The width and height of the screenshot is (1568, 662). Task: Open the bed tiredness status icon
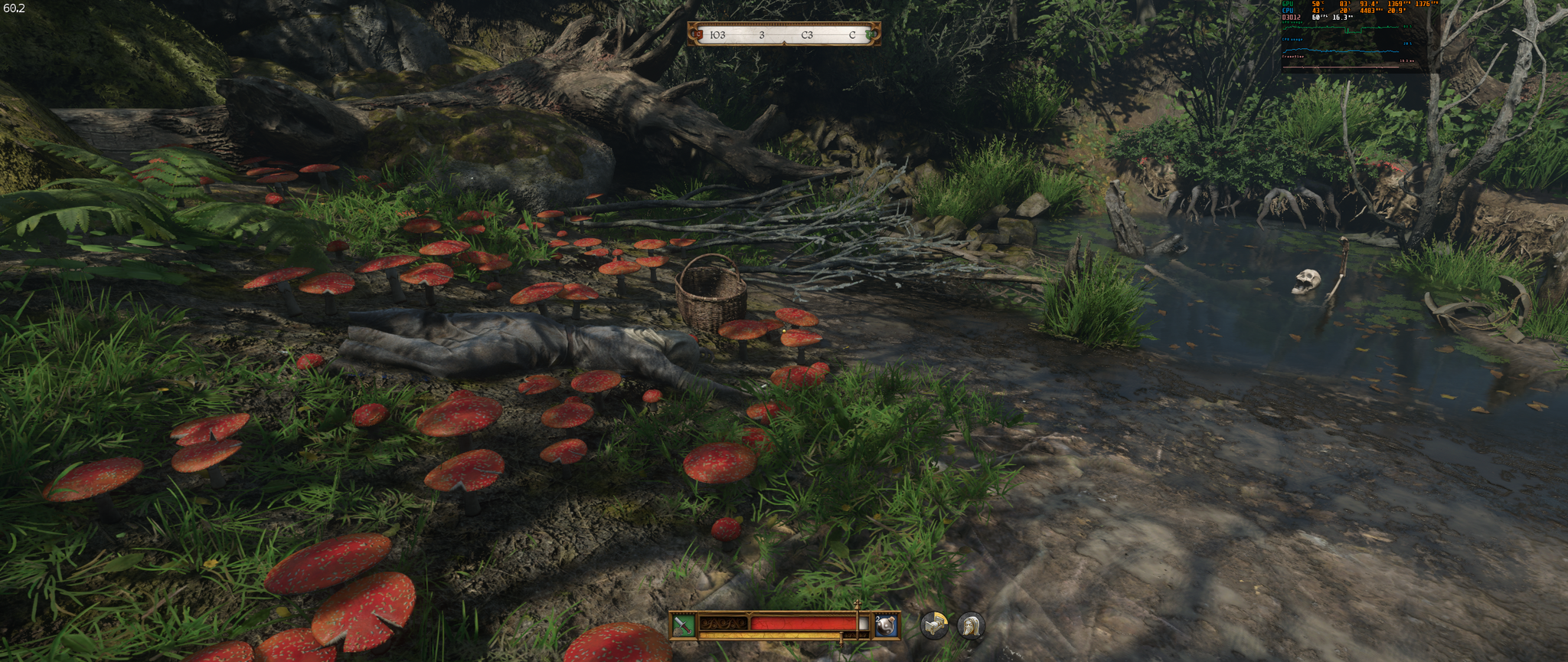[933, 625]
